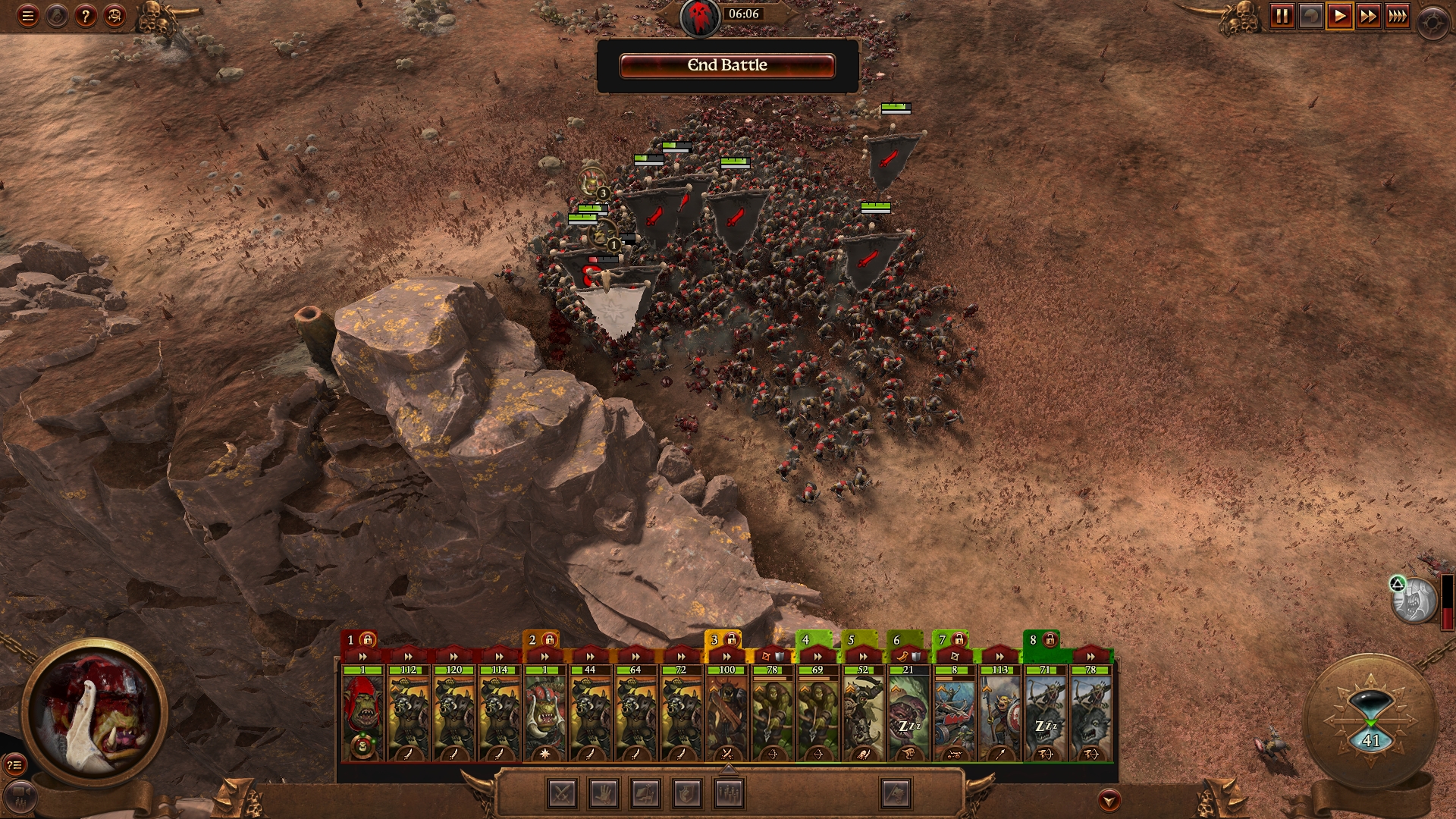The height and width of the screenshot is (819, 1456).
Task: Click the yellow chevron arrow bottom right
Action: 1109,799
